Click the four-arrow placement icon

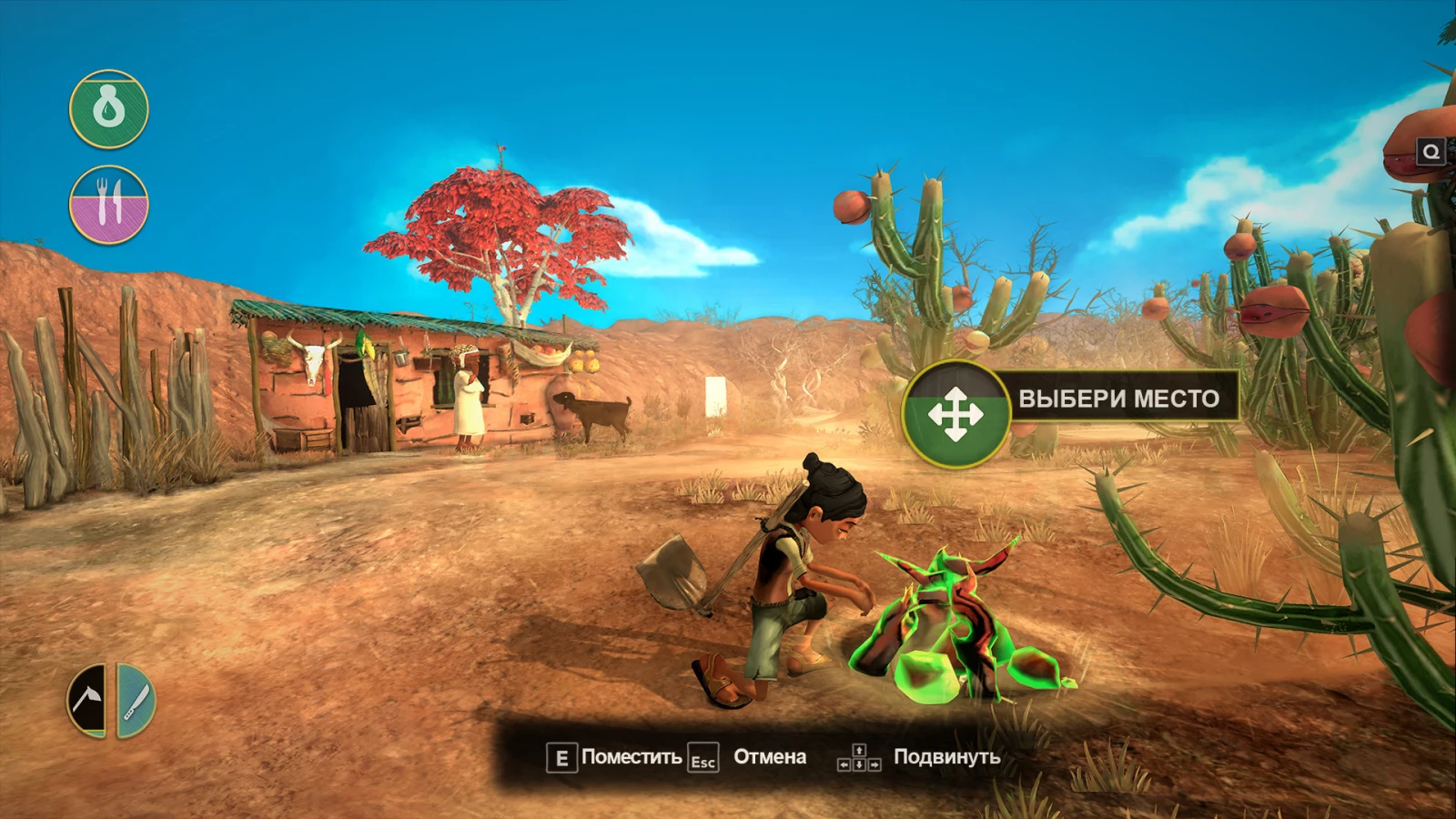[x=955, y=414]
